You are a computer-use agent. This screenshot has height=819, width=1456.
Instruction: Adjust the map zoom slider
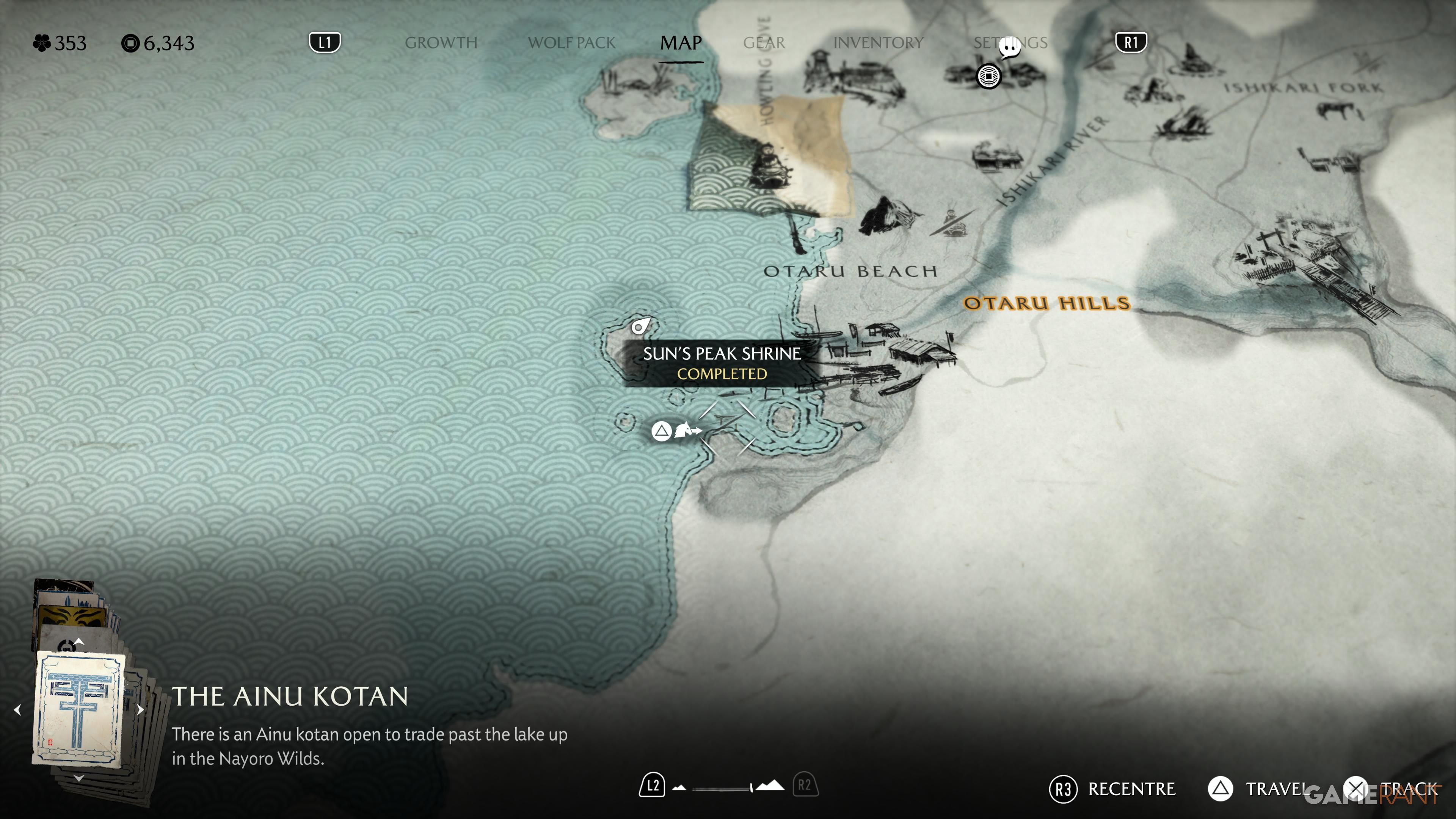click(722, 788)
